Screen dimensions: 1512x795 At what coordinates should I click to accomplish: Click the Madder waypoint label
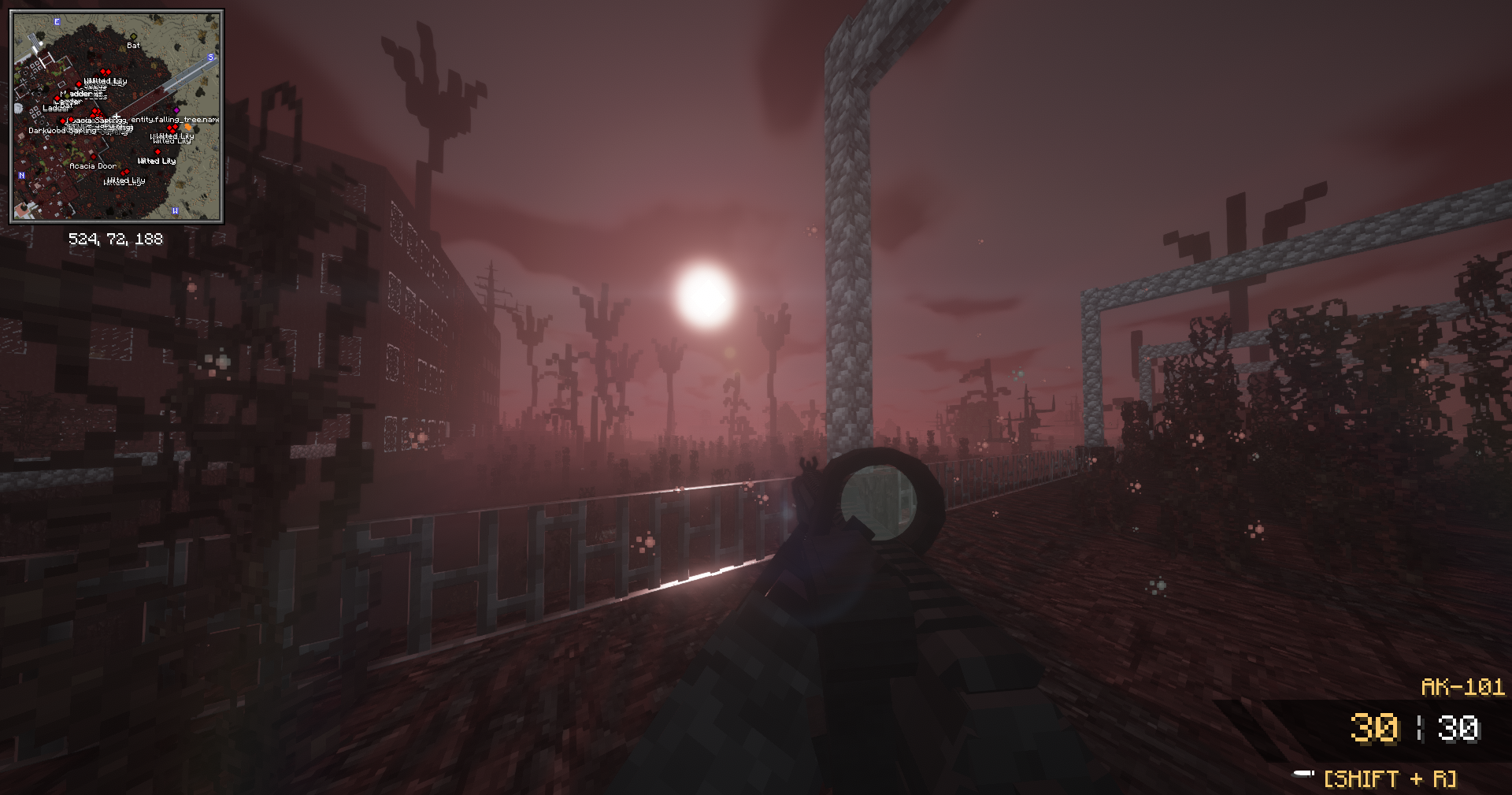click(75, 94)
